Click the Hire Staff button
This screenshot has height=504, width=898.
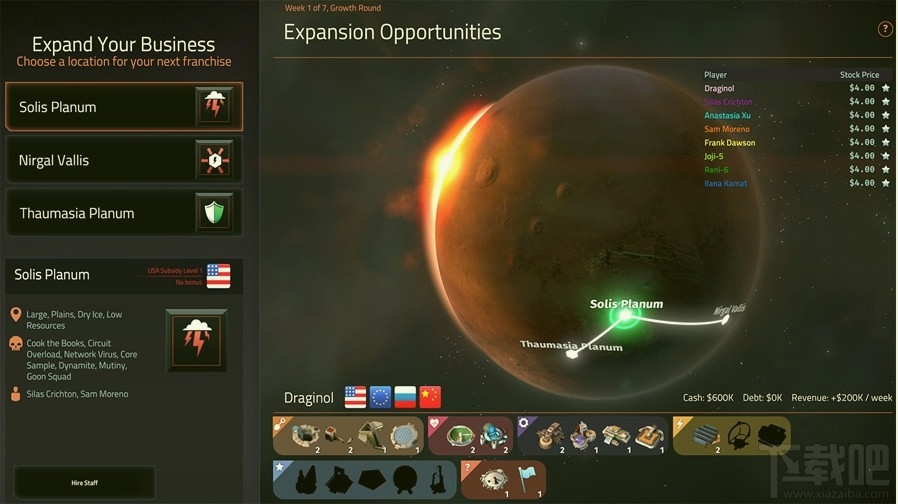(85, 483)
